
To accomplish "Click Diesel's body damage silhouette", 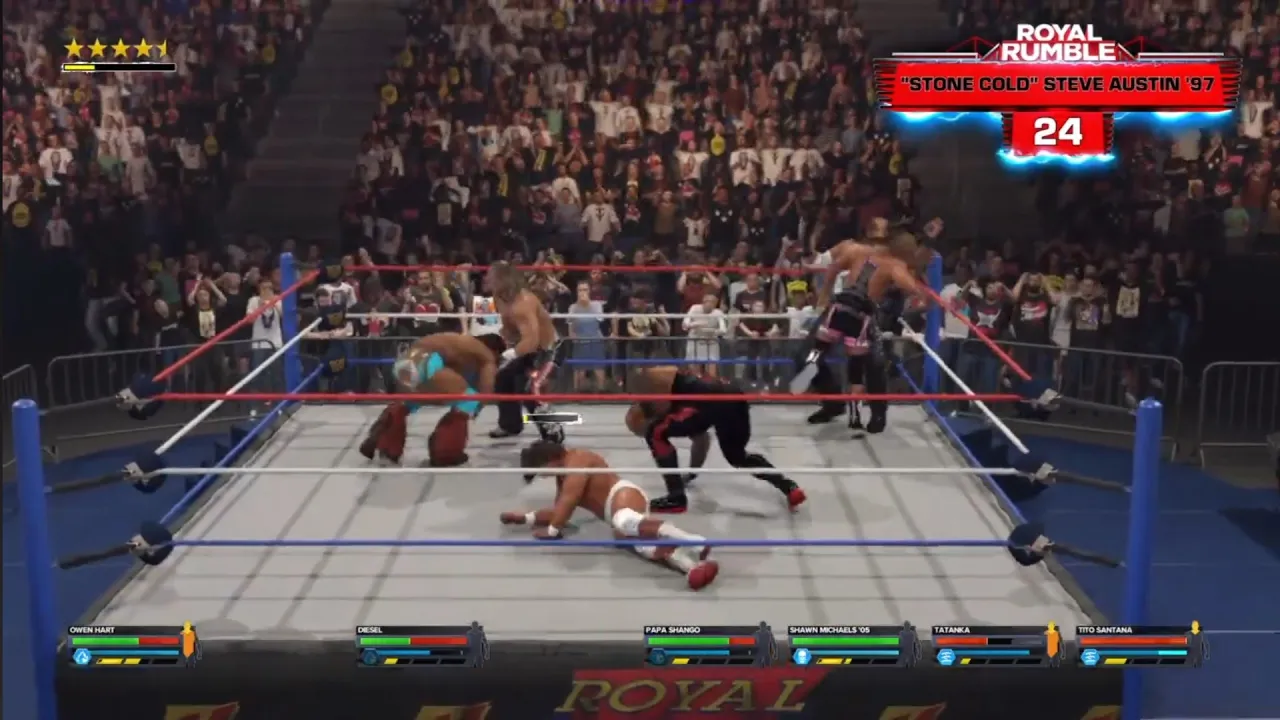I will [474, 645].
